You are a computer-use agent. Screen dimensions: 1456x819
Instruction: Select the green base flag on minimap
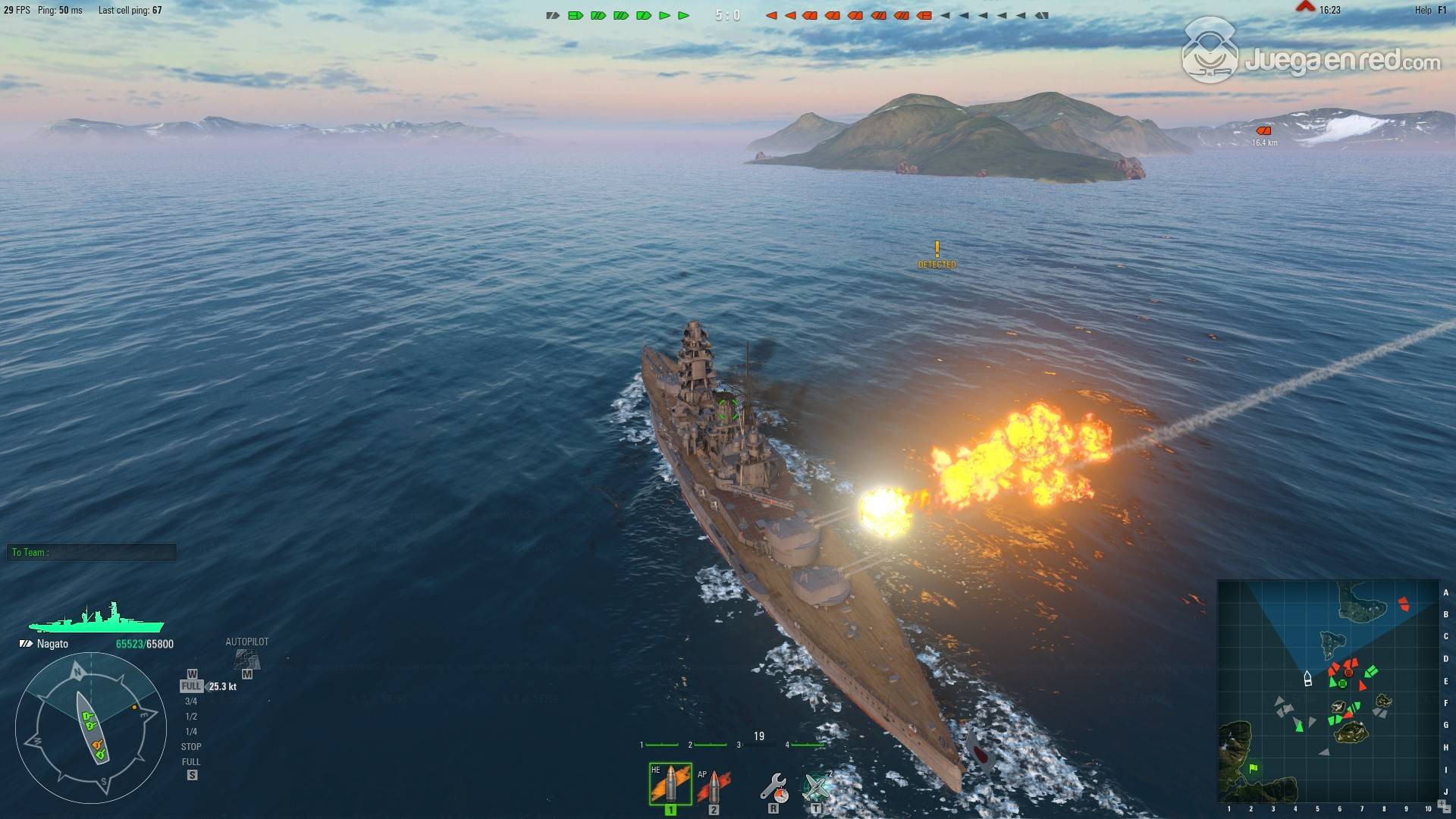click(x=1253, y=768)
